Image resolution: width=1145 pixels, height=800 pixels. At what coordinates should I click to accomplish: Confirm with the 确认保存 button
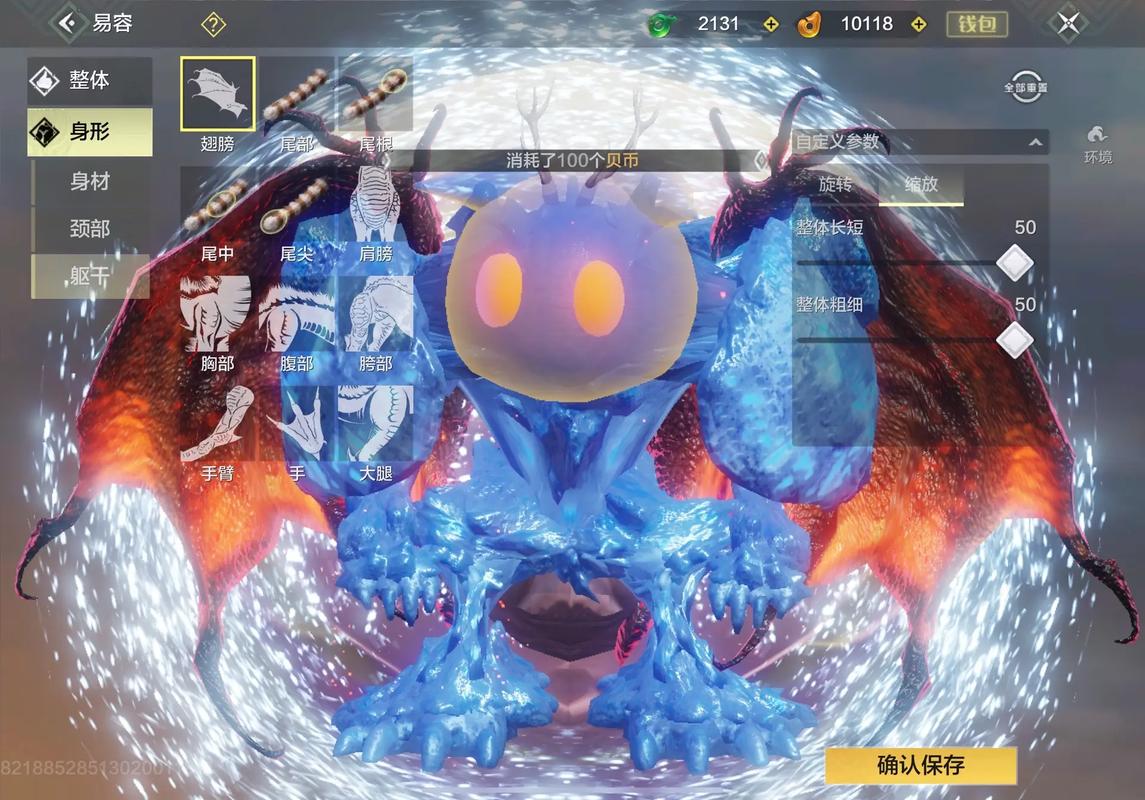pyautogui.click(x=920, y=766)
